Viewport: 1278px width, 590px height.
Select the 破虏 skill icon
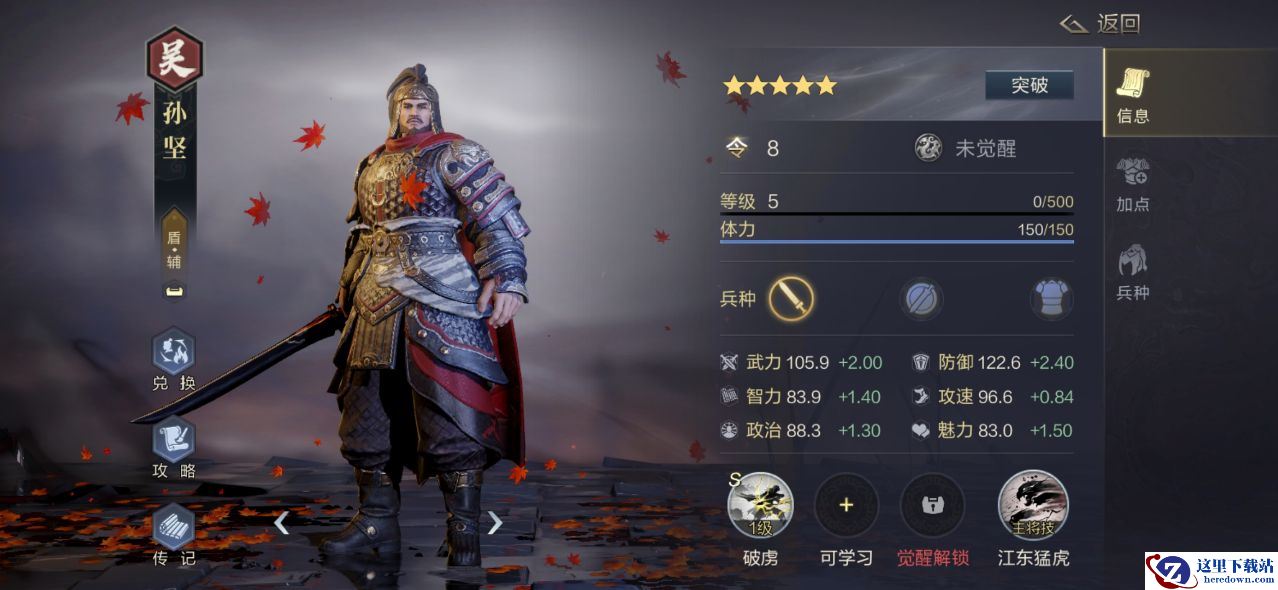(760, 505)
